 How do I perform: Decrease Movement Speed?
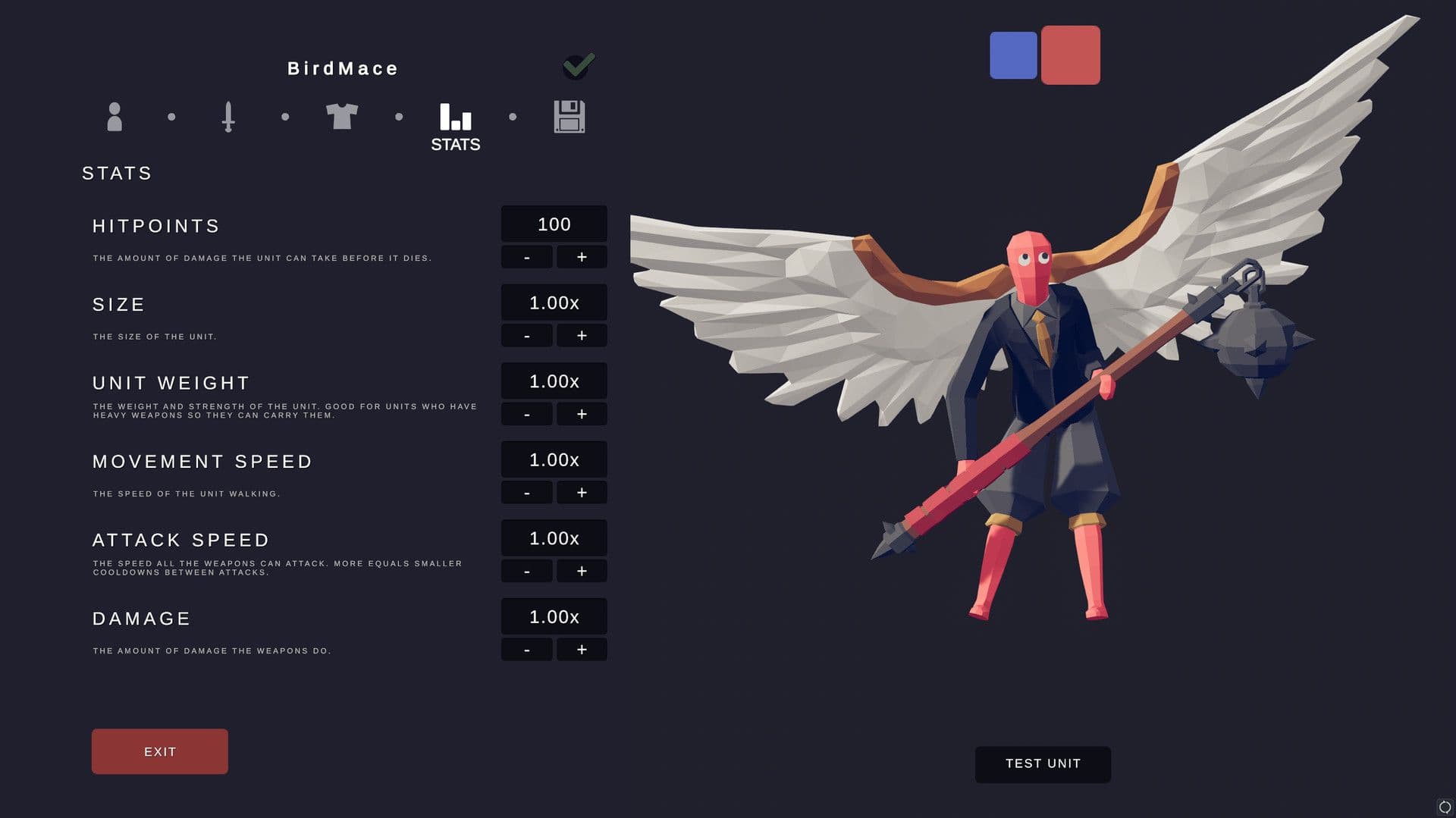[526, 492]
